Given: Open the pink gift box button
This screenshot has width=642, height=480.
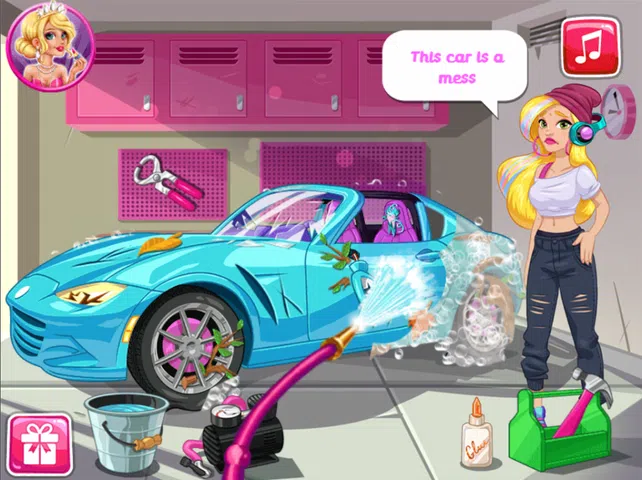Looking at the screenshot, I should point(39,445).
